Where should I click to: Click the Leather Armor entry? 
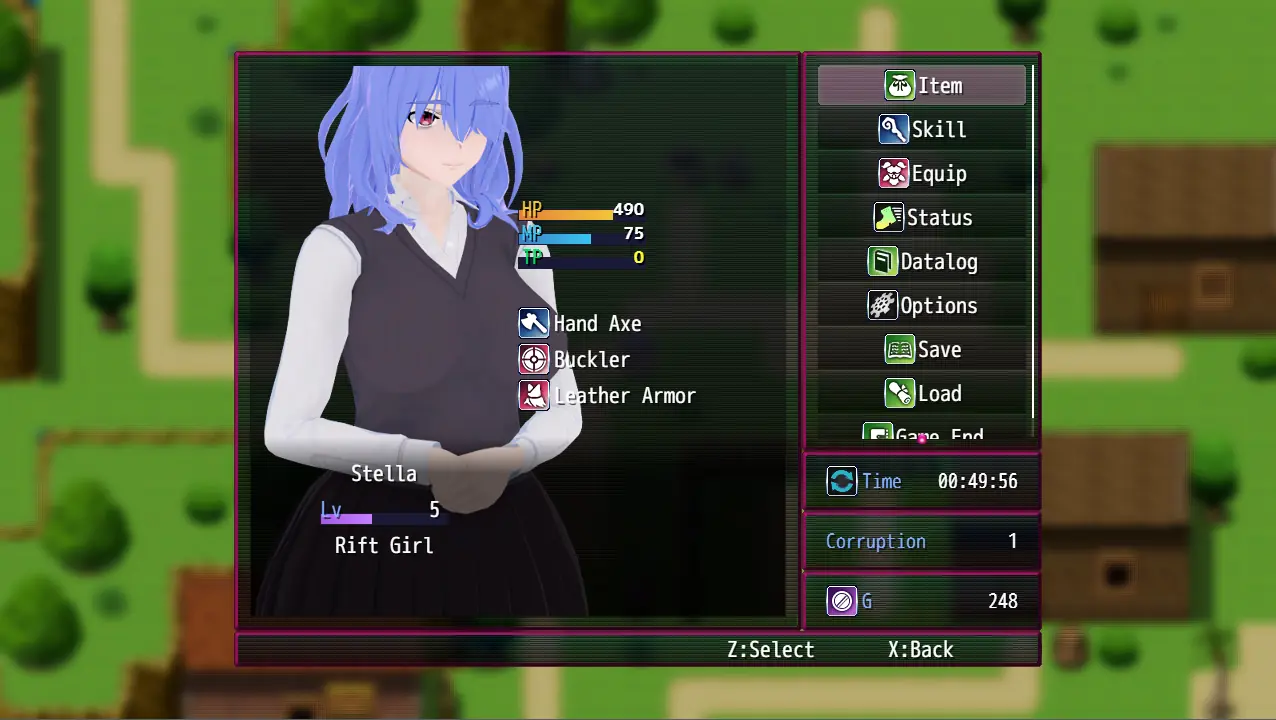click(623, 396)
